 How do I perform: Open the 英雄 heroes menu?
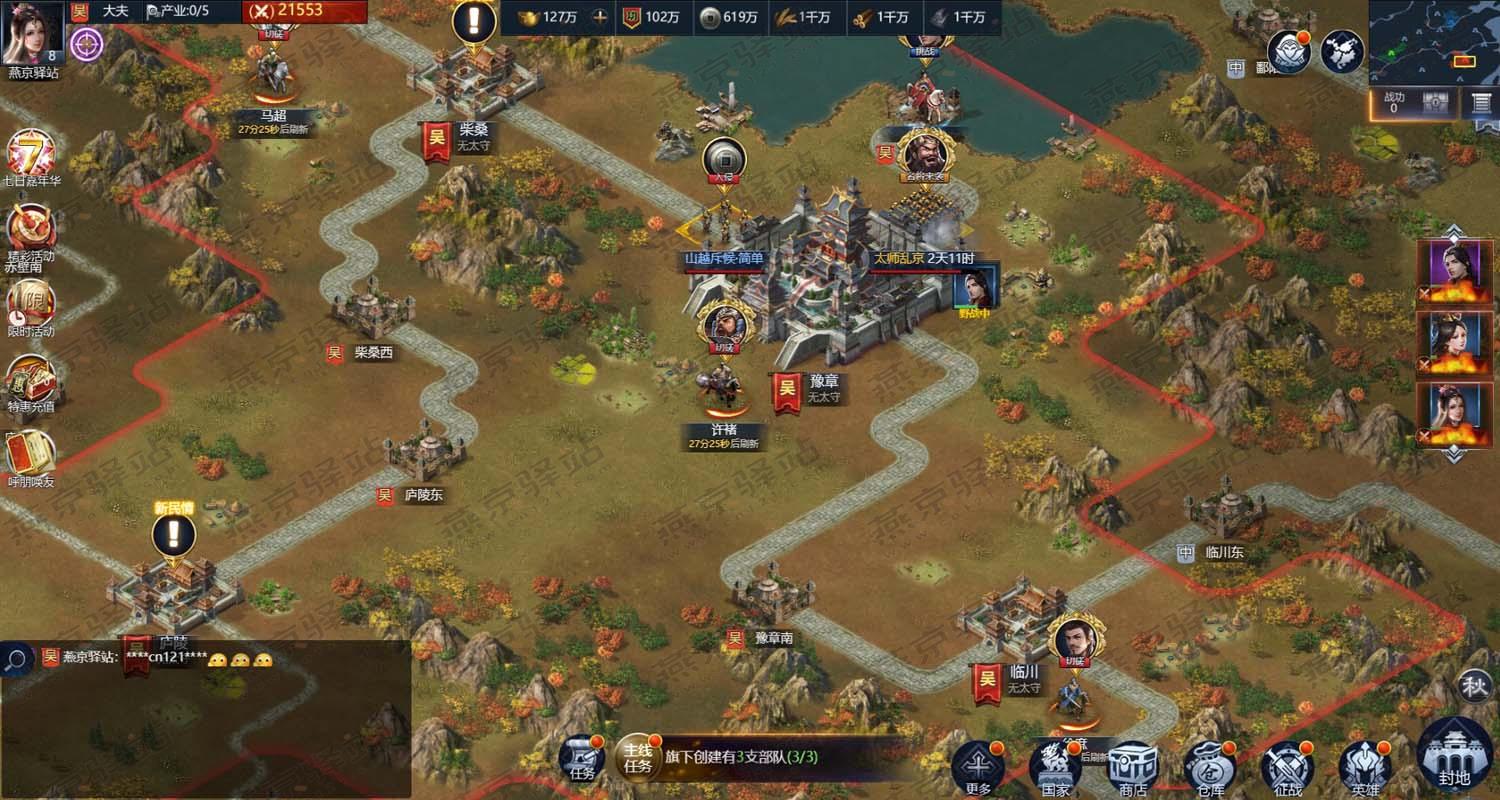pos(1365,768)
